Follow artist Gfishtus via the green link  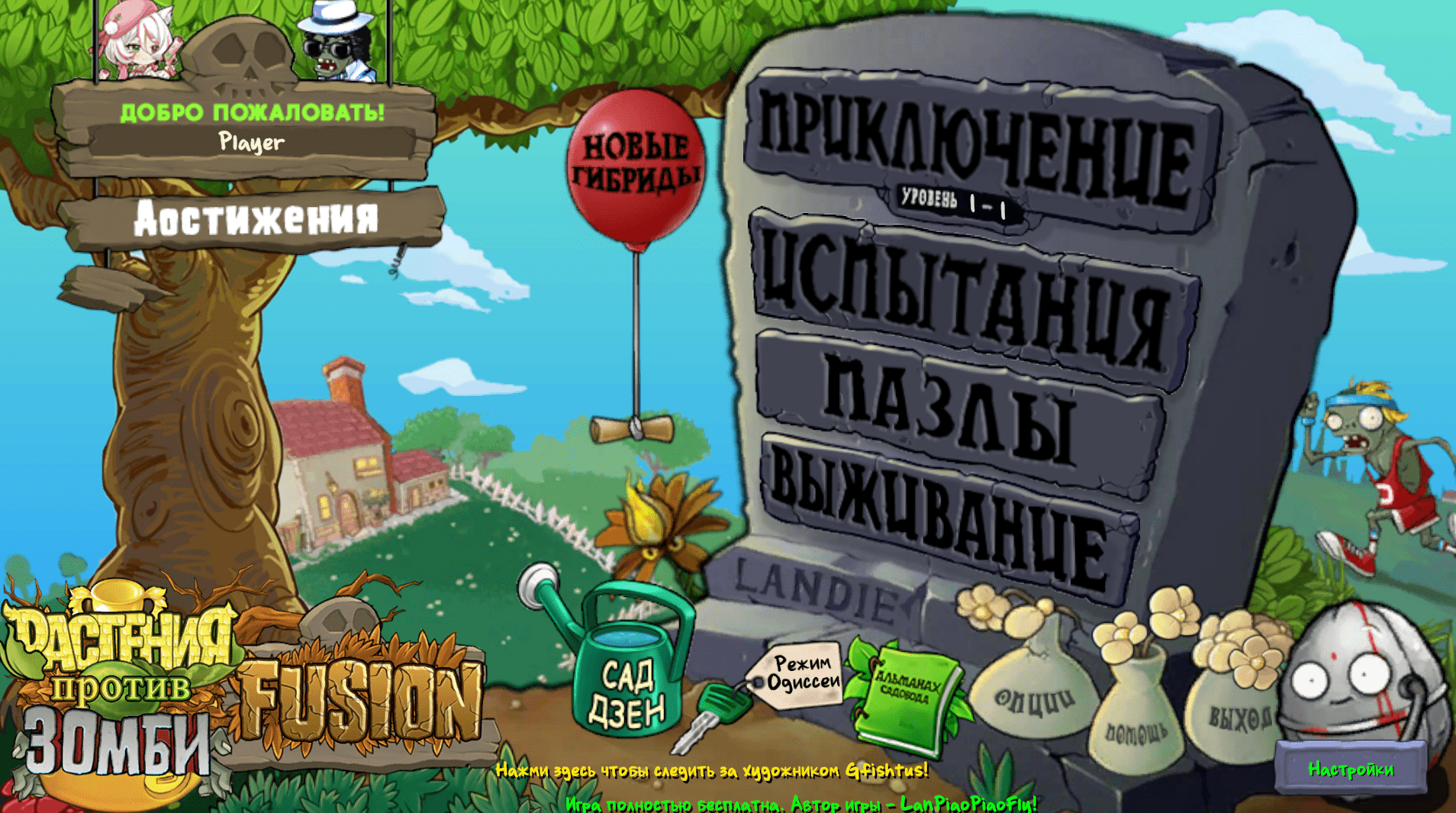pyautogui.click(x=710, y=771)
